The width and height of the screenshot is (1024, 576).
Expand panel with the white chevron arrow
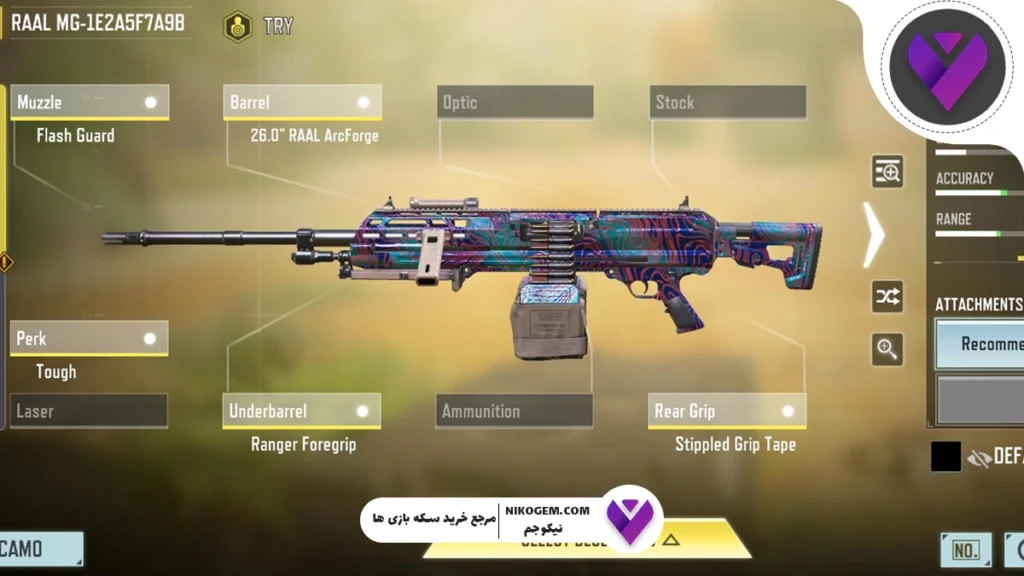tap(874, 234)
